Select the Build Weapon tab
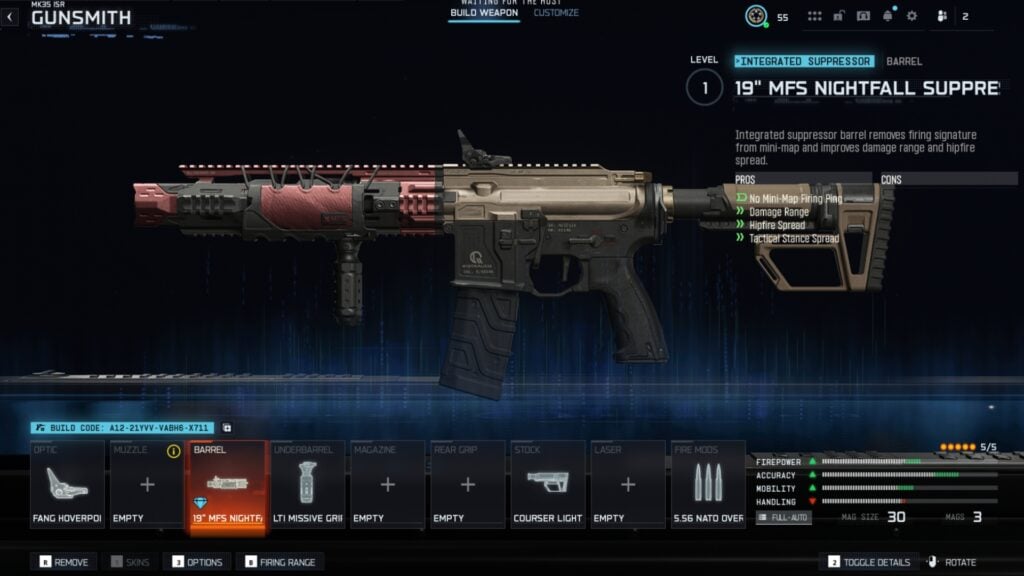Viewport: 1024px width, 576px height. 483,13
